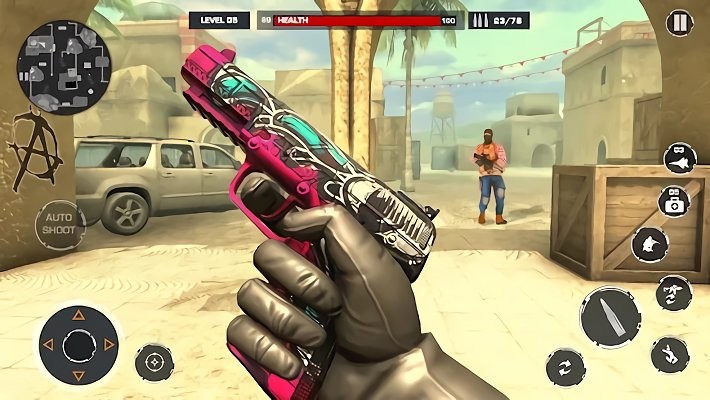This screenshot has height=400, width=710.
Task: Tap the jumping figure button
Action: pos(674,291)
